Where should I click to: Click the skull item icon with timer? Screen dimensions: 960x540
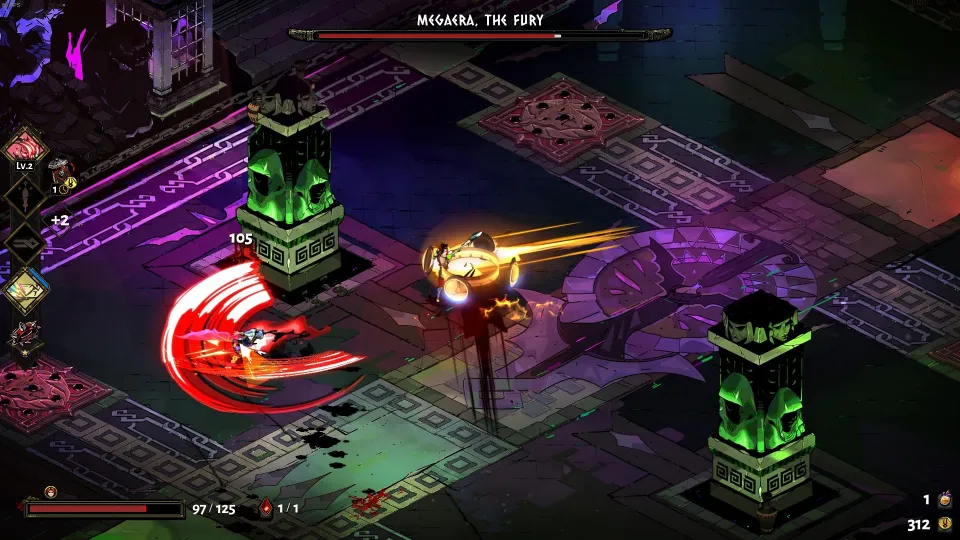tap(62, 169)
